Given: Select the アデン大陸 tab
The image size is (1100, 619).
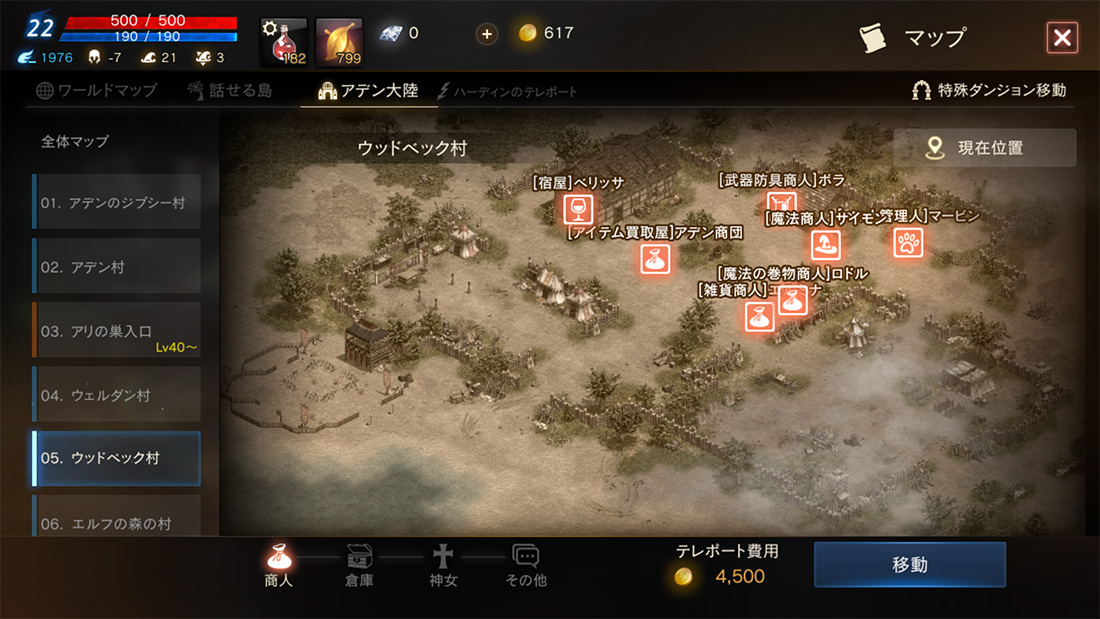Looking at the screenshot, I should pyautogui.click(x=368, y=90).
